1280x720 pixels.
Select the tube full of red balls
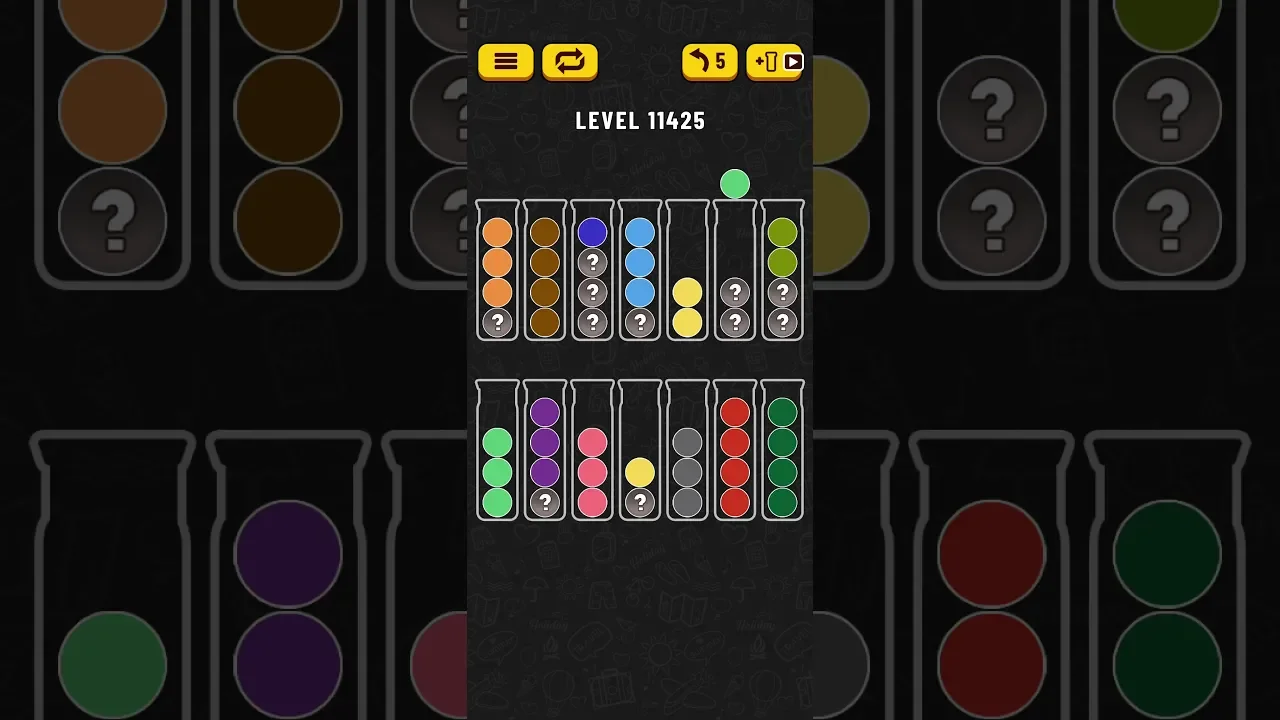pyautogui.click(x=735, y=452)
